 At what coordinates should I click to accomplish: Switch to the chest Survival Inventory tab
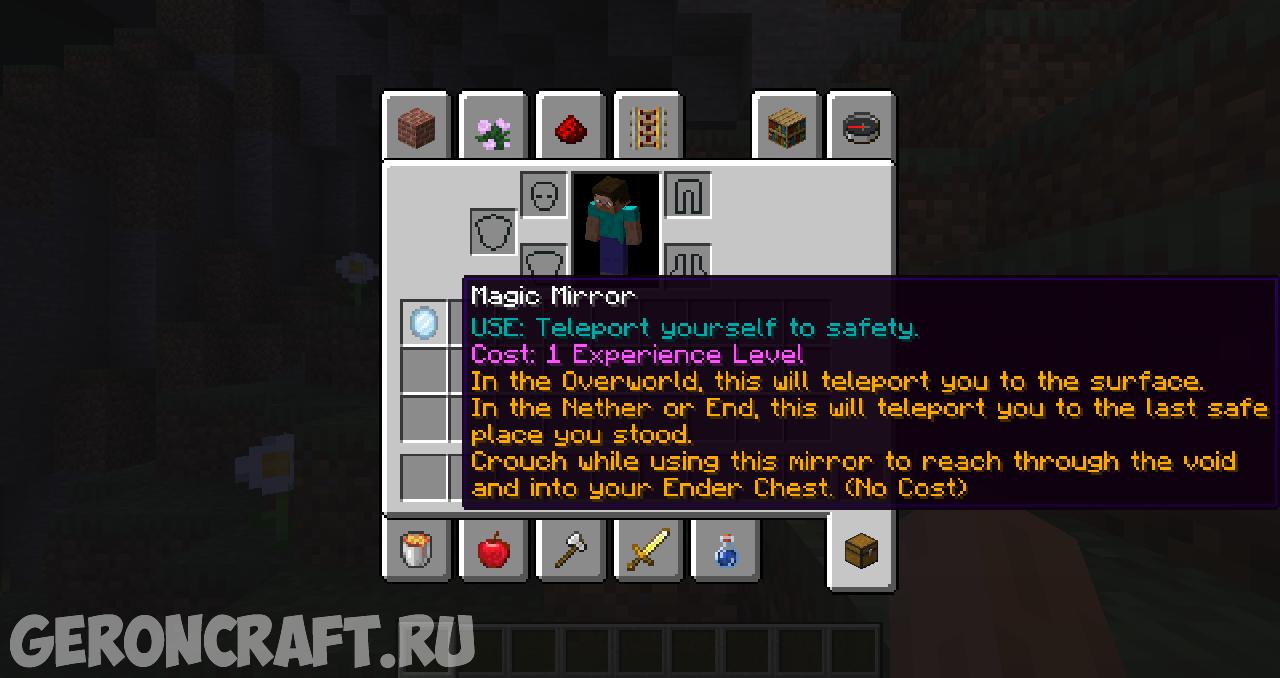tap(861, 550)
